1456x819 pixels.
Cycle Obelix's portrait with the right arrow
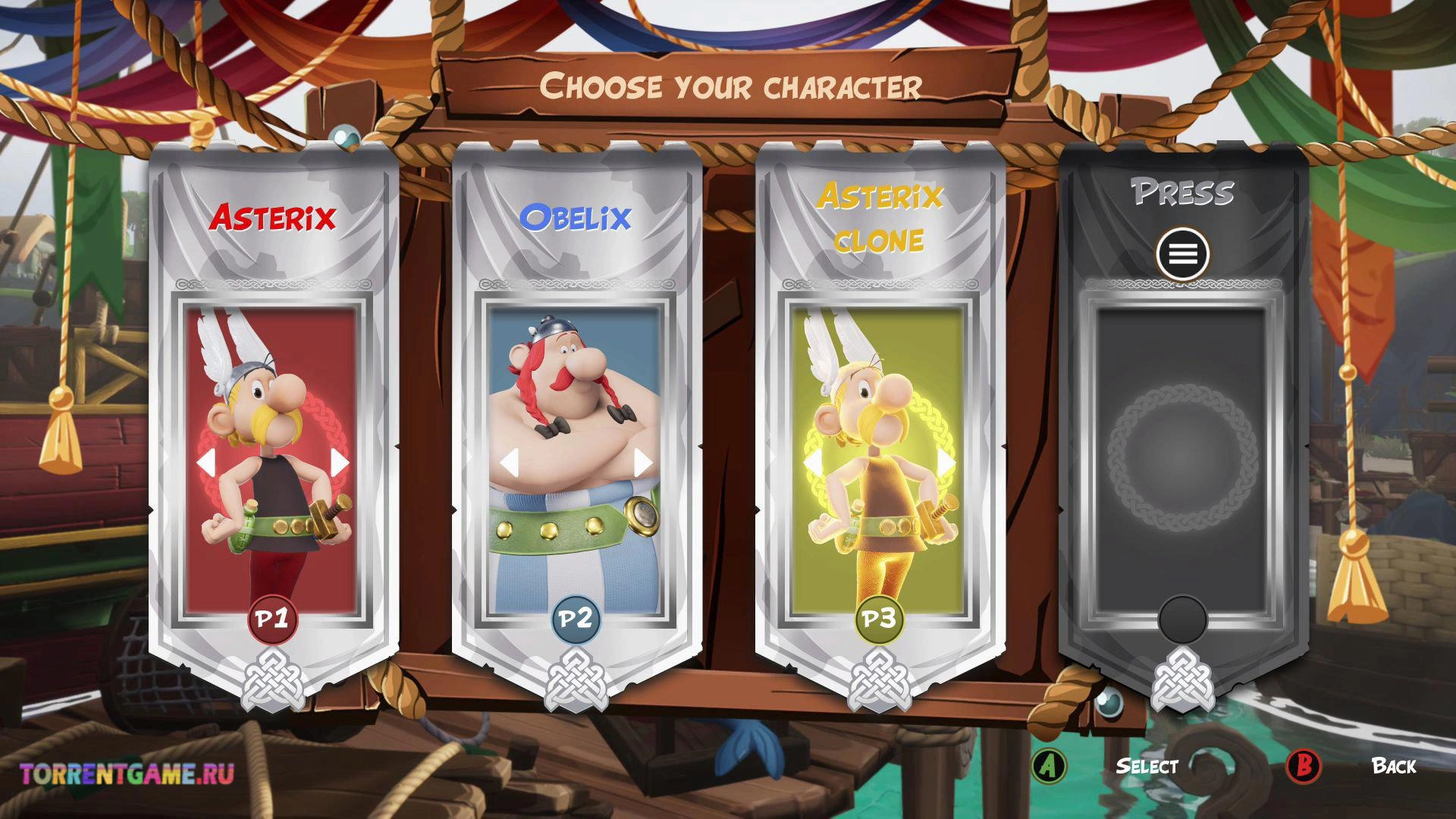click(643, 462)
